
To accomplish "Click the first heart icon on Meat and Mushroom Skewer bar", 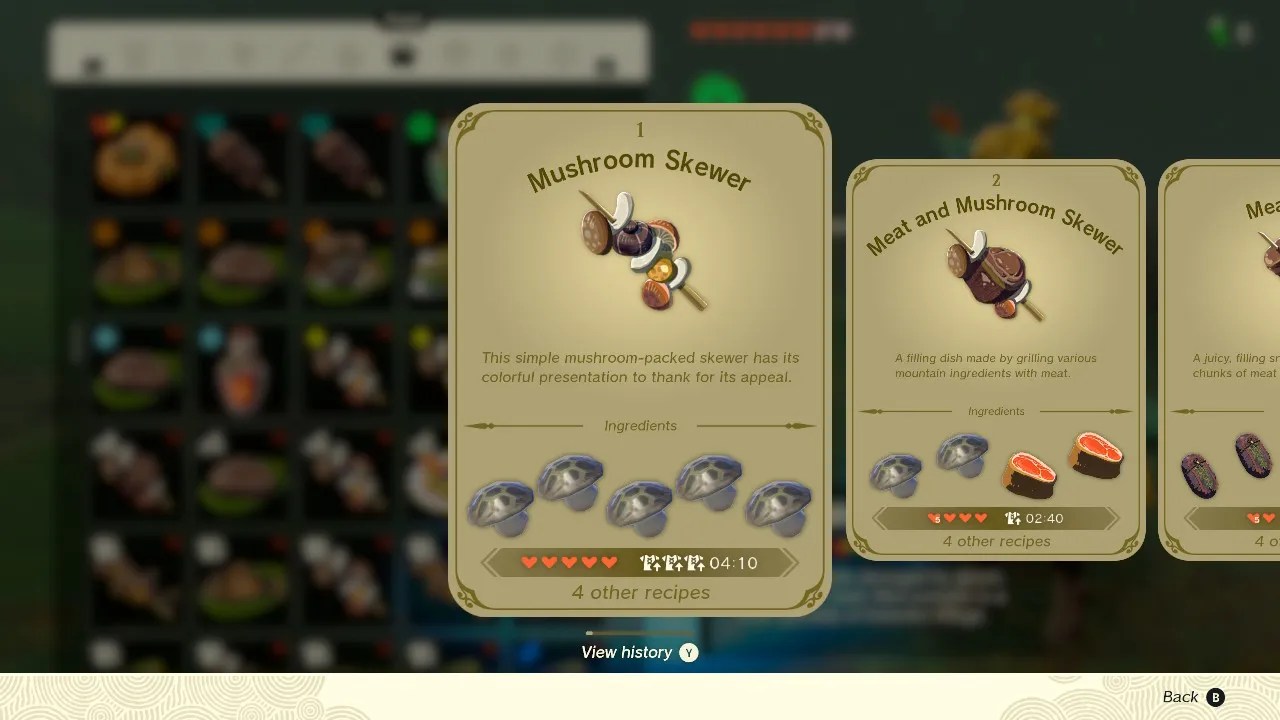I will (x=935, y=518).
